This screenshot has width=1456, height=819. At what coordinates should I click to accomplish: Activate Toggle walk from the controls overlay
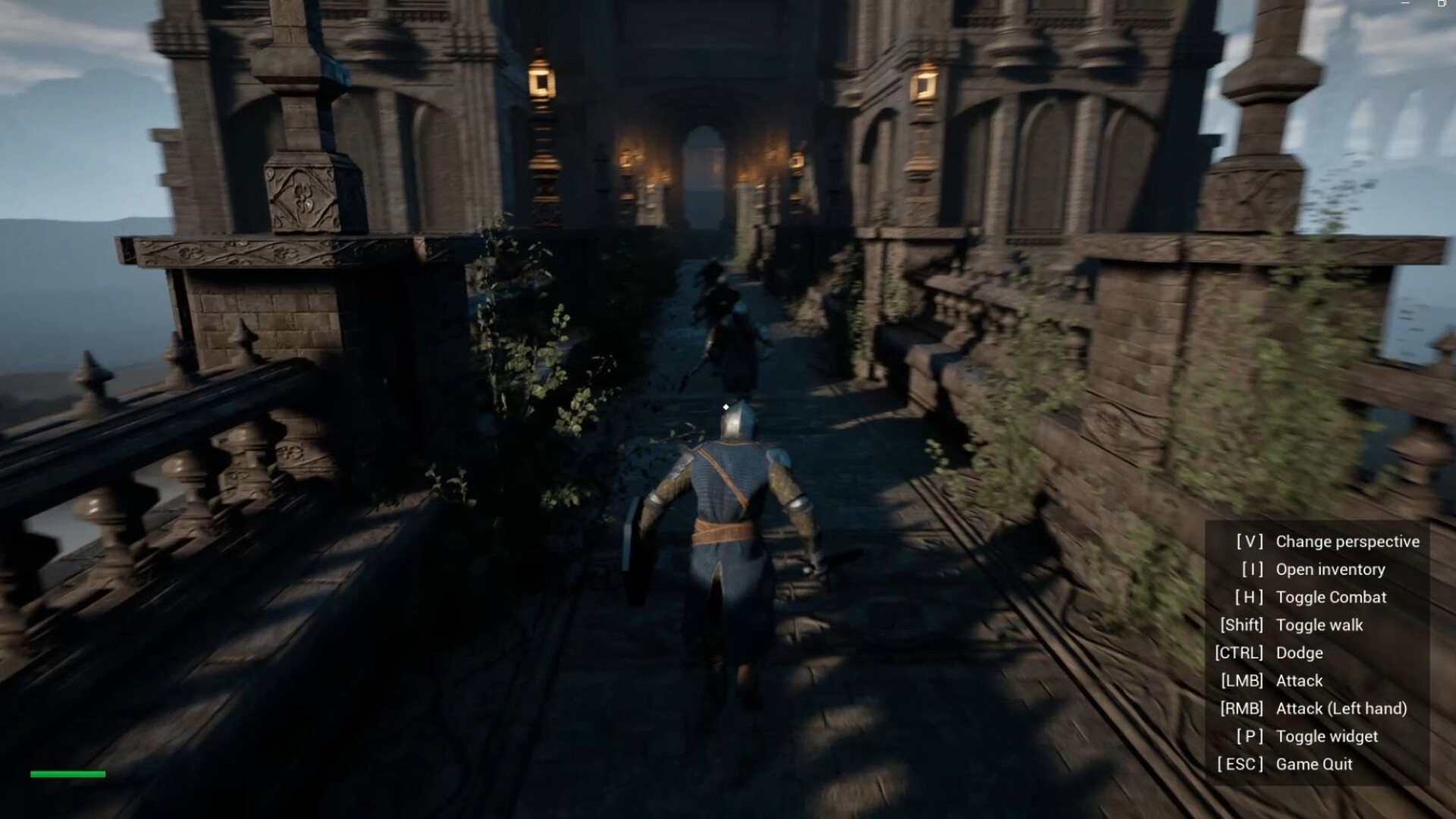[x=1319, y=625]
